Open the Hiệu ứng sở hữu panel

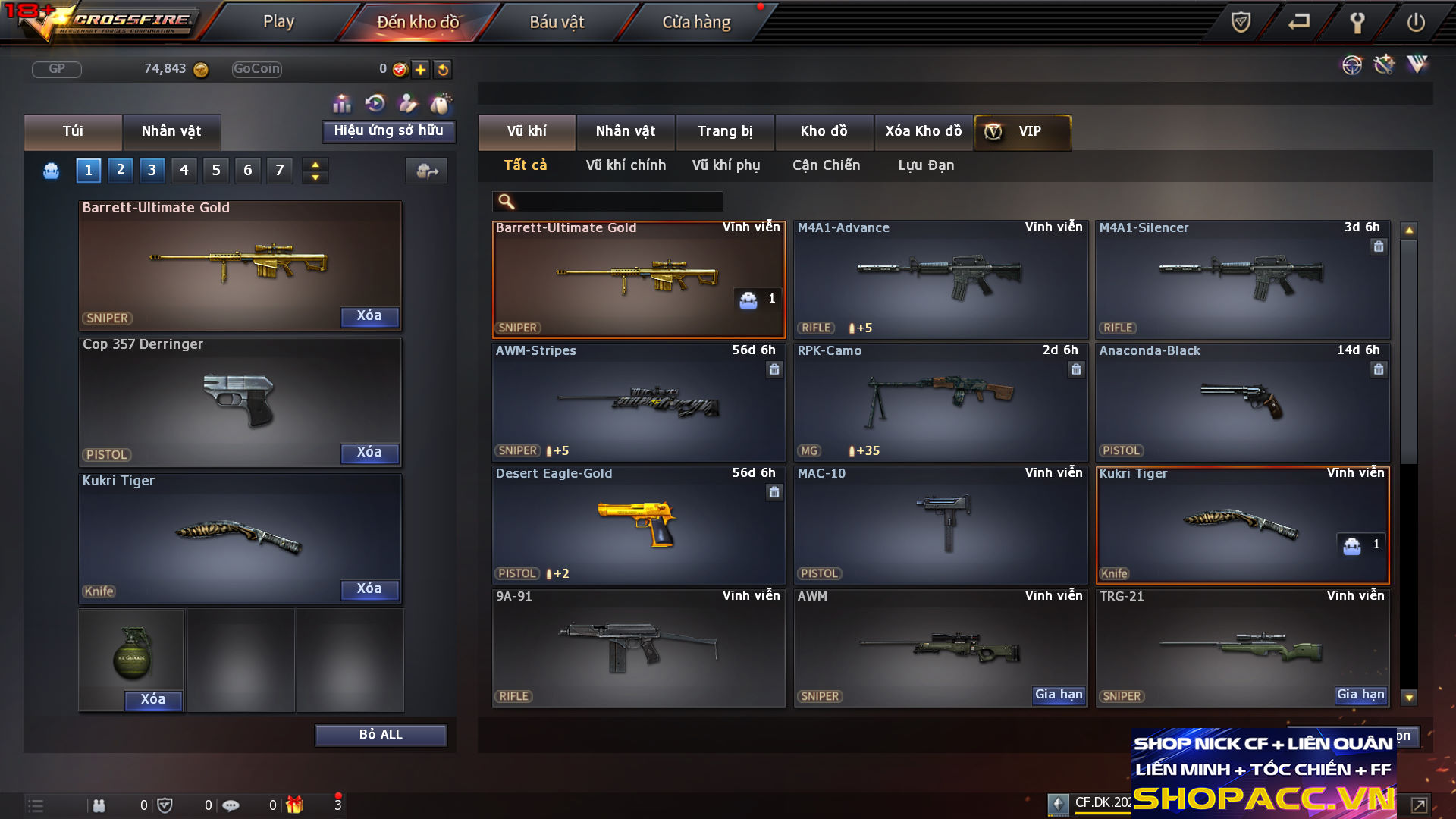(x=388, y=131)
